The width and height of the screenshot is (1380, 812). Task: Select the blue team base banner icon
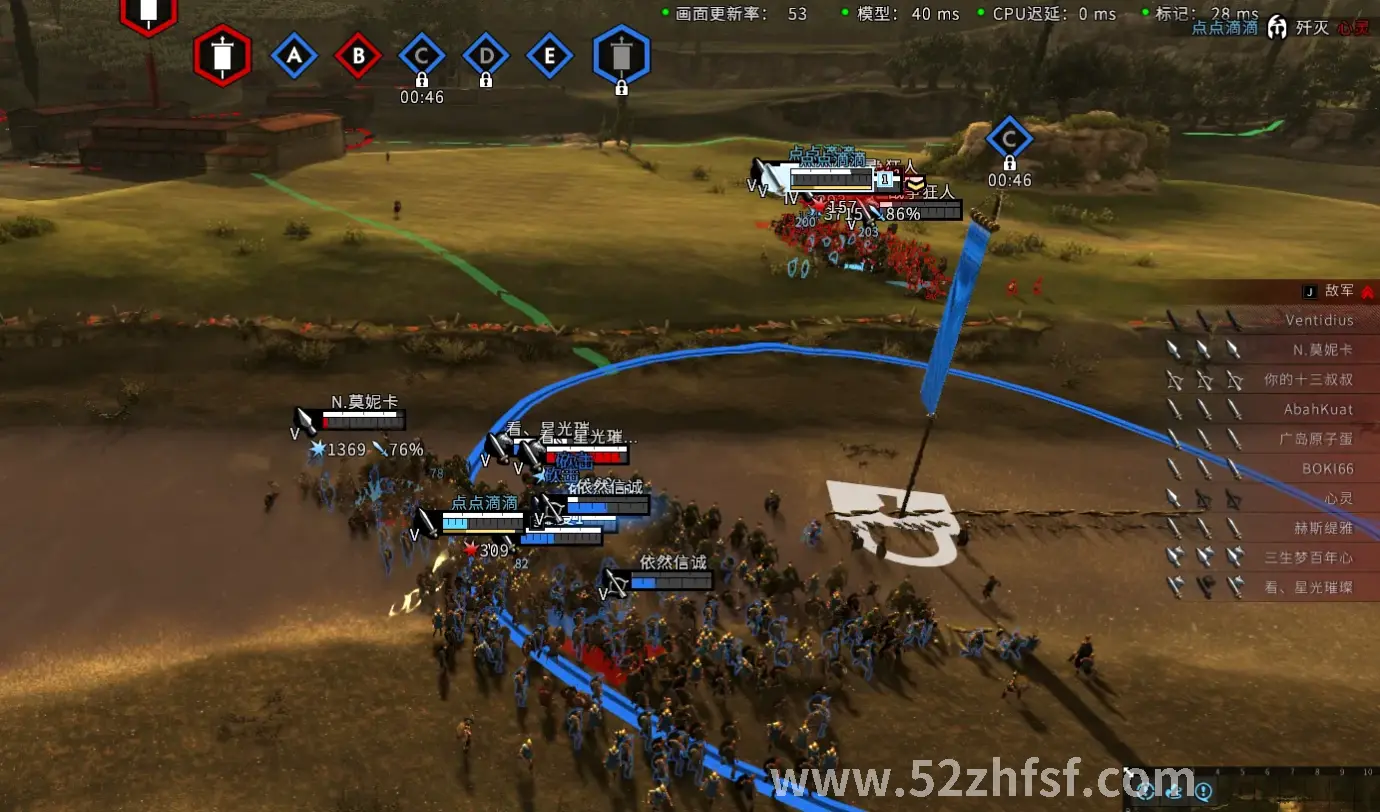point(621,55)
